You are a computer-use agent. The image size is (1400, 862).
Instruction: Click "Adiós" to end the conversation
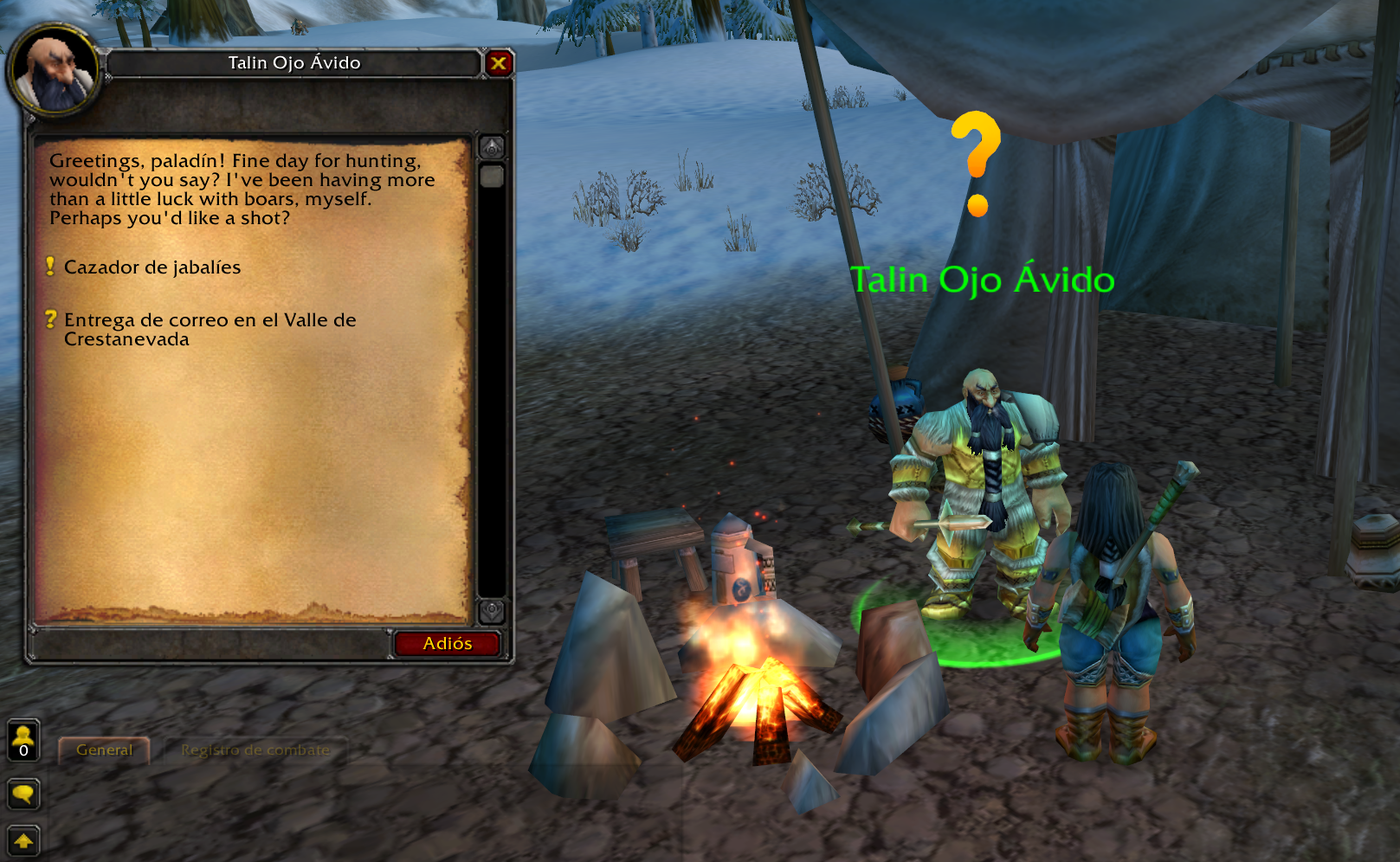click(448, 643)
